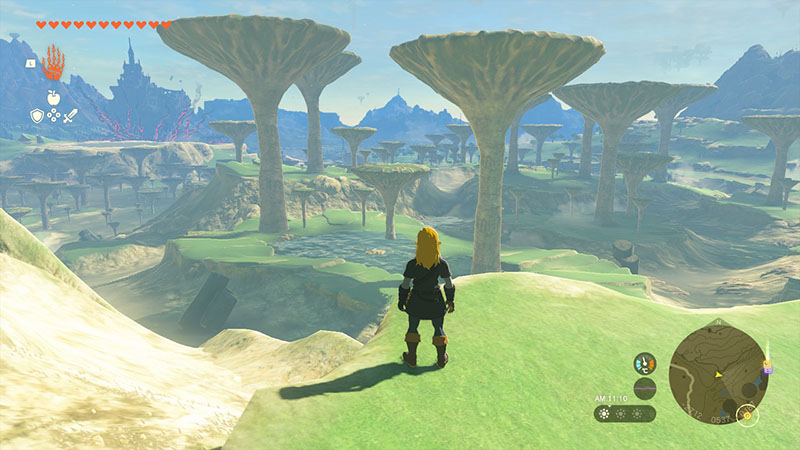Choose the sword weapon quick-swap icon
The width and height of the screenshot is (800, 450).
point(71,116)
